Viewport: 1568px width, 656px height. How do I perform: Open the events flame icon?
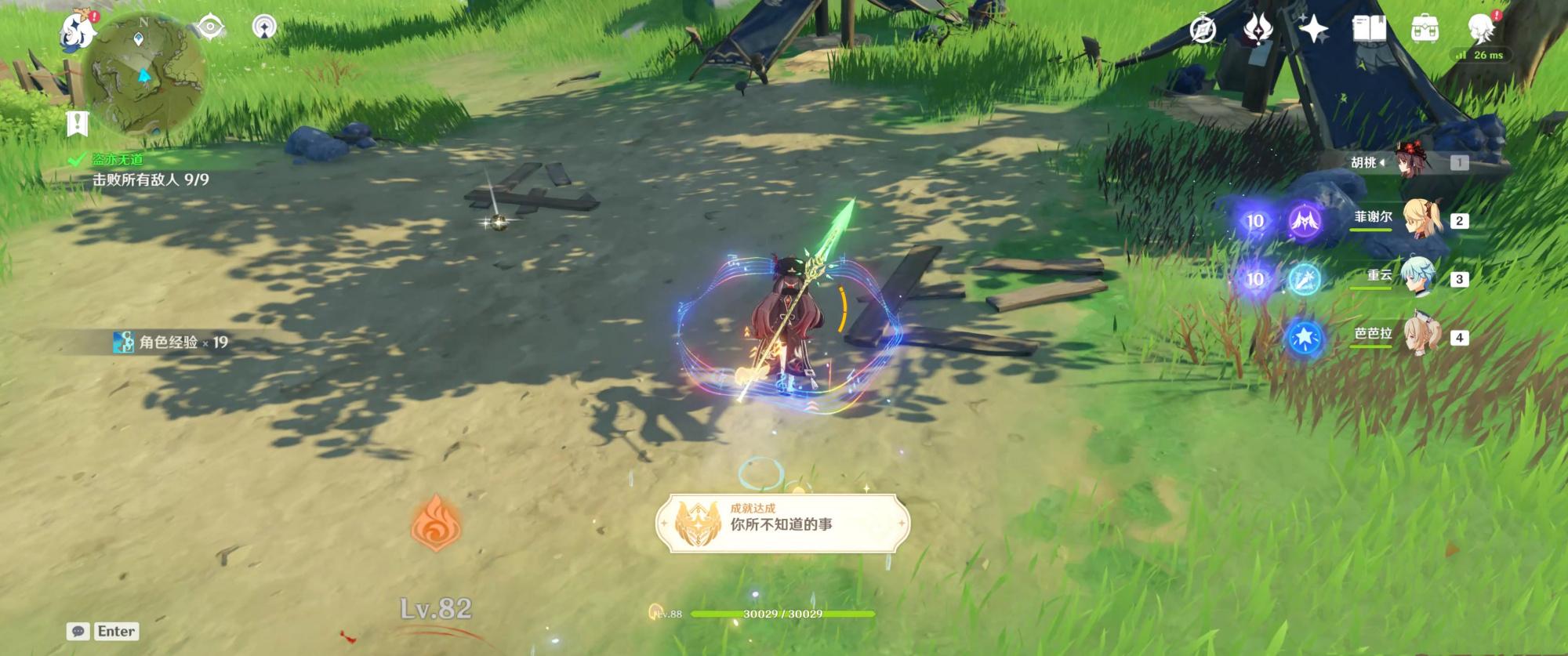(x=1258, y=30)
